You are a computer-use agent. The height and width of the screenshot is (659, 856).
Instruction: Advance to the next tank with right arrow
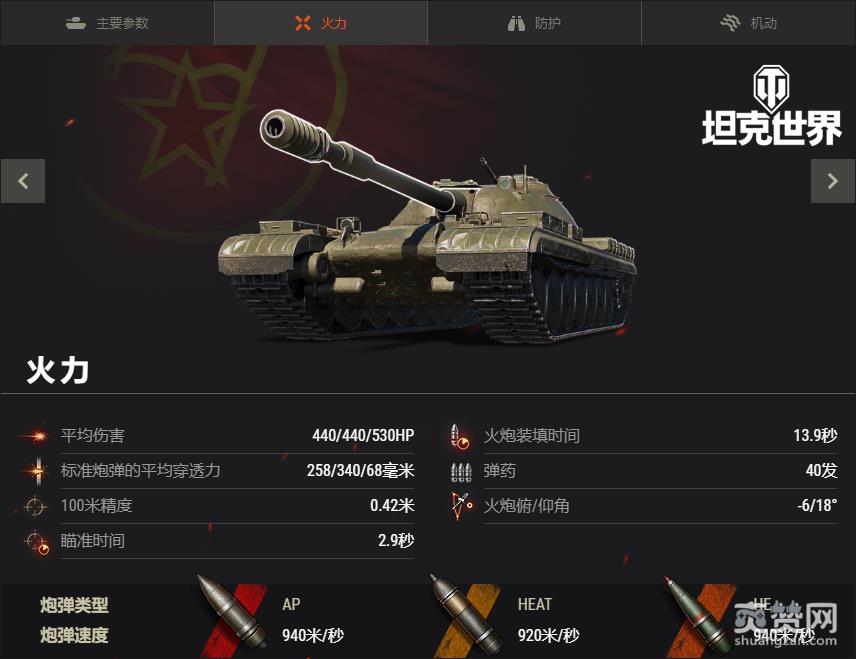point(832,181)
